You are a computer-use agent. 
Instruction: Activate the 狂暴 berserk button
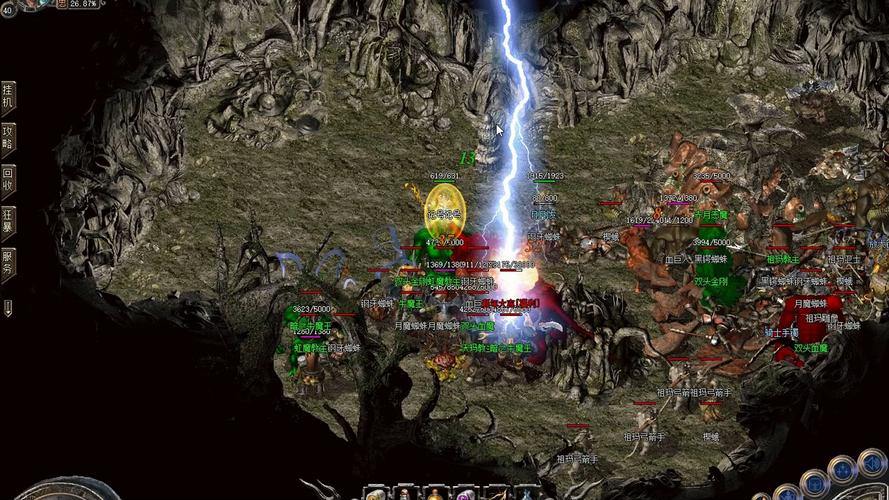[8, 221]
